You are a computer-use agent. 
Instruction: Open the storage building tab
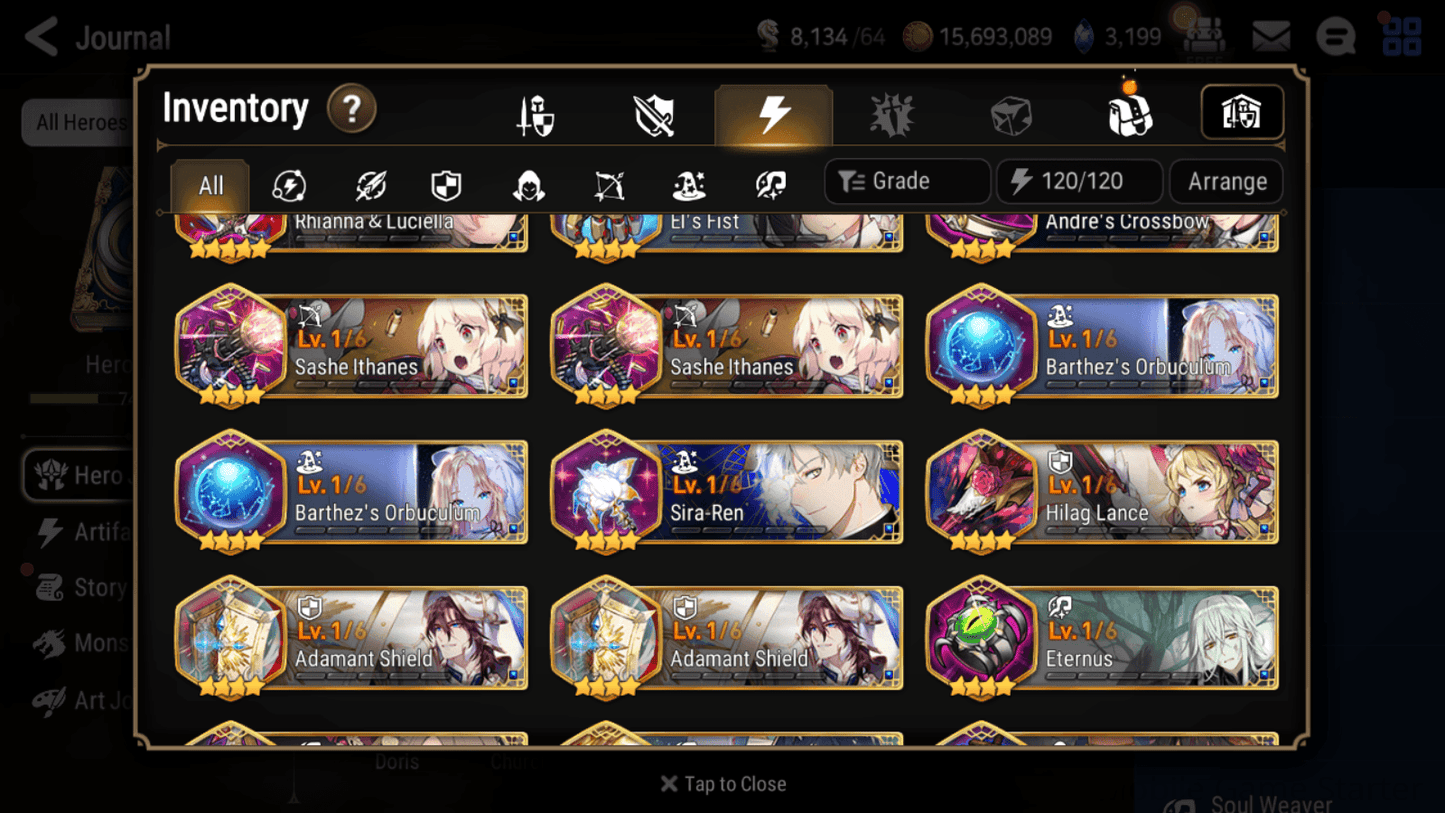tap(1241, 113)
